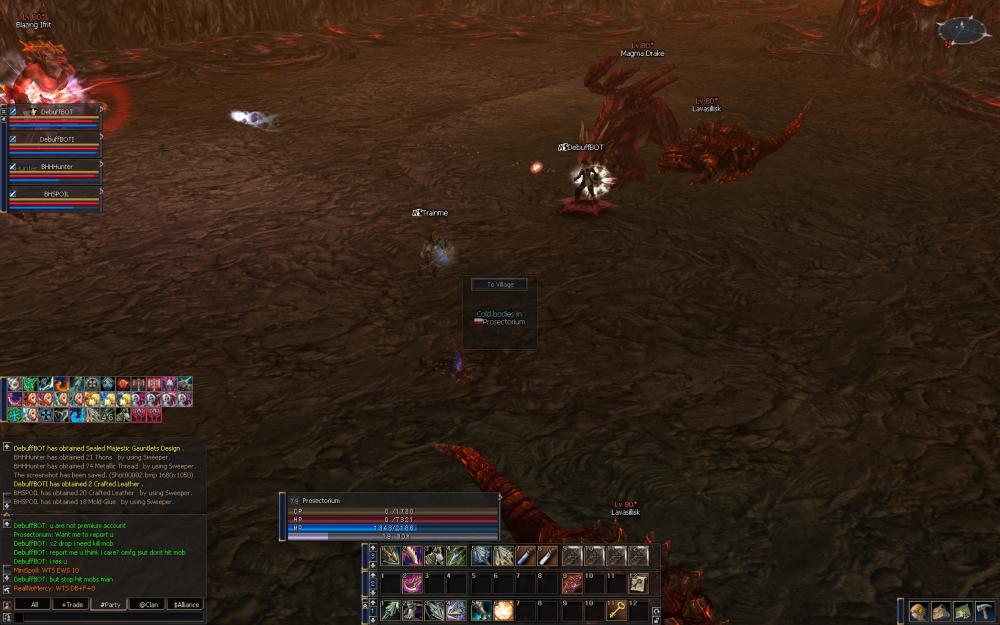Open the hammer system menu icon

point(984,611)
